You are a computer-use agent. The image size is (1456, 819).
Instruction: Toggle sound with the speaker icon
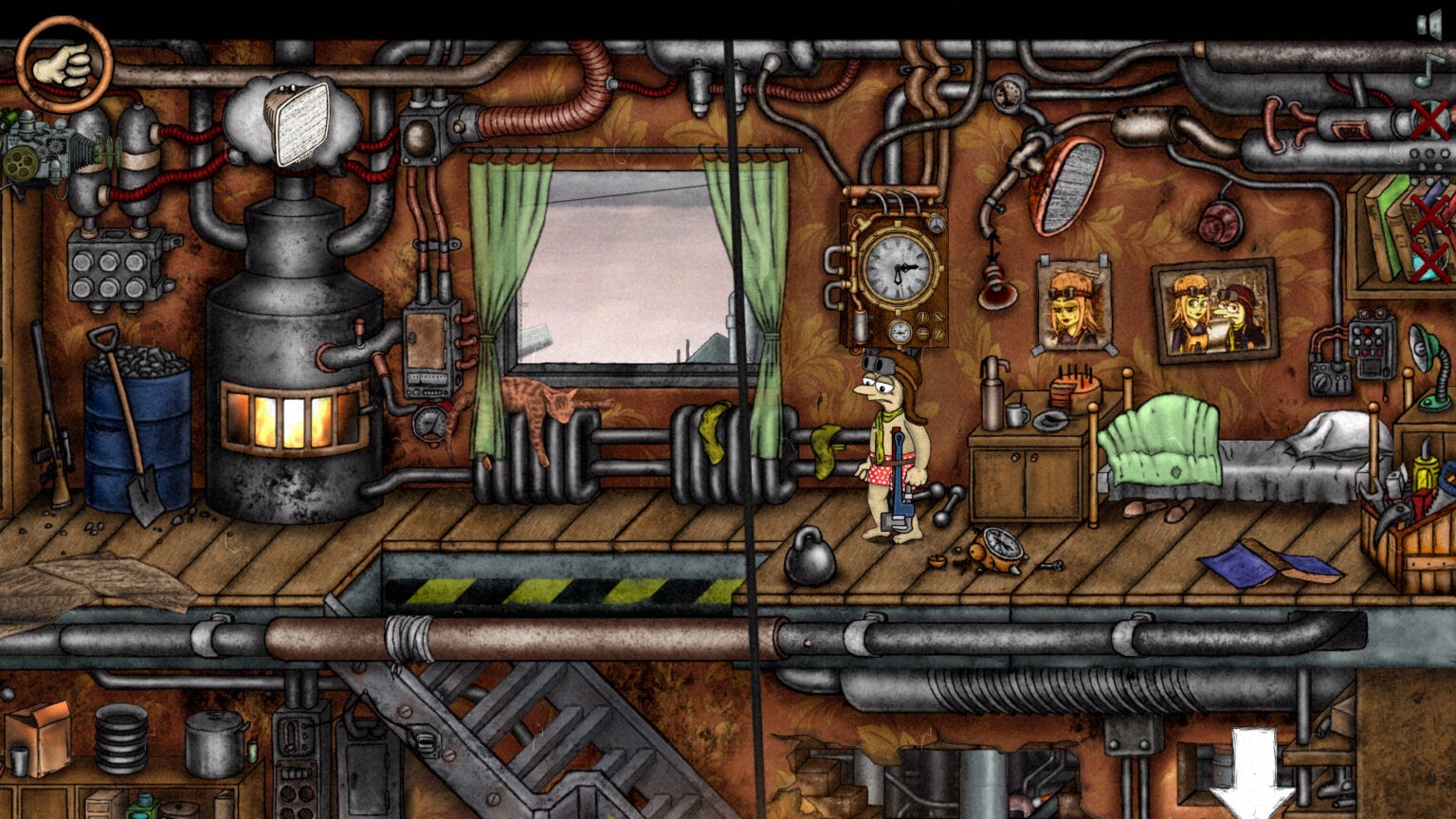(x=1429, y=25)
